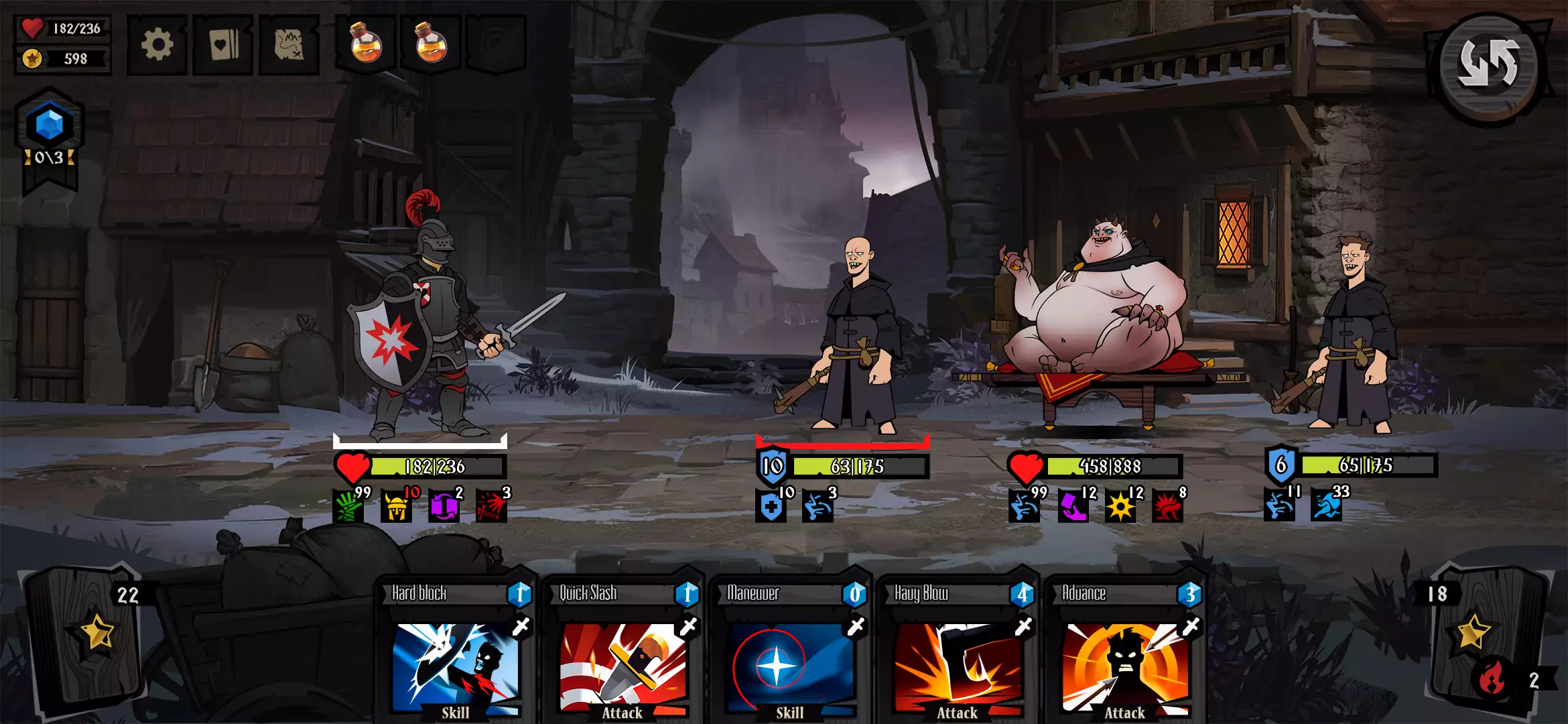Inspect the blue energy cube counter

(50, 125)
